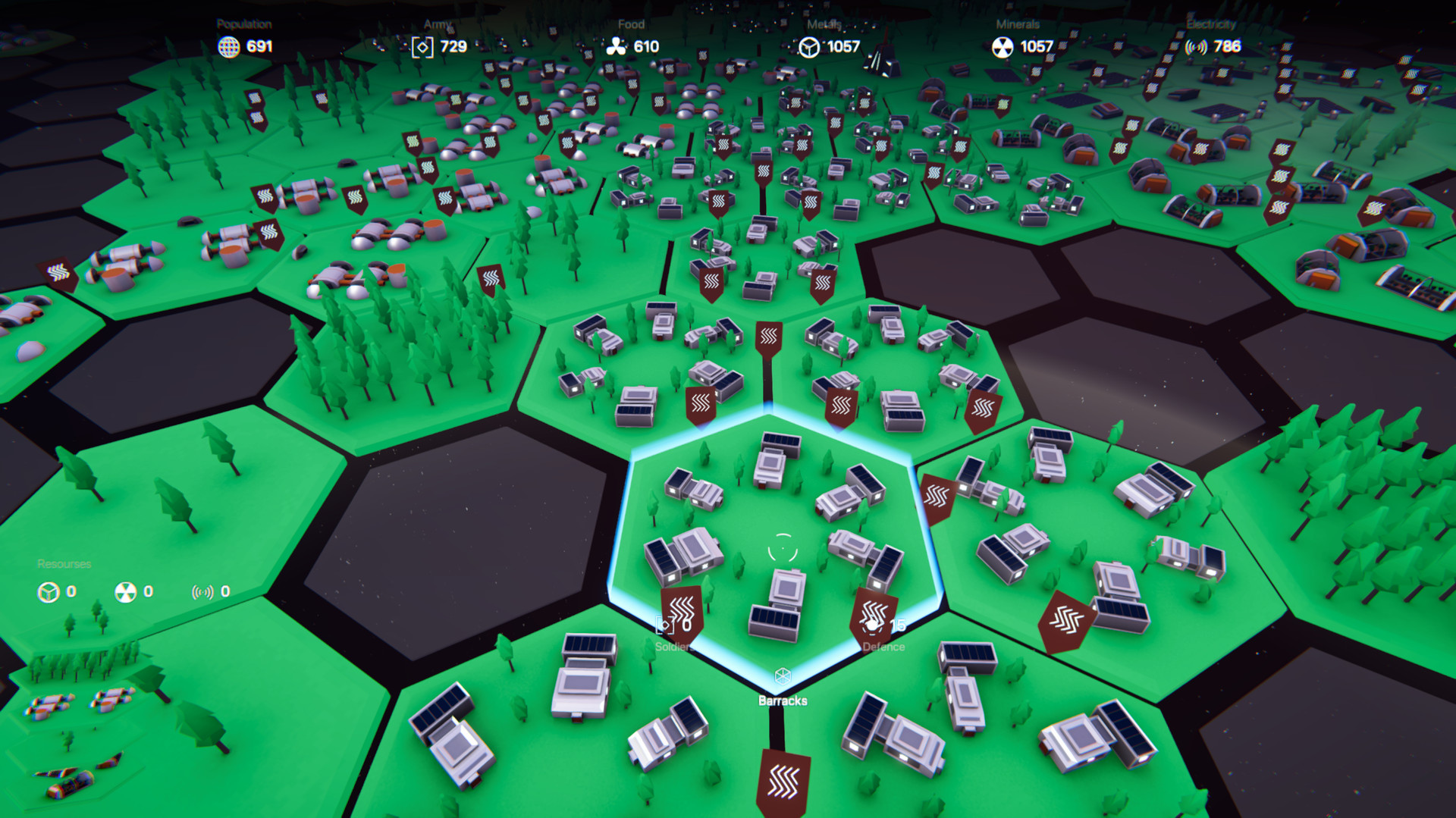Select the Army diamond icon at top
This screenshot has width=1456, height=818.
tap(422, 47)
